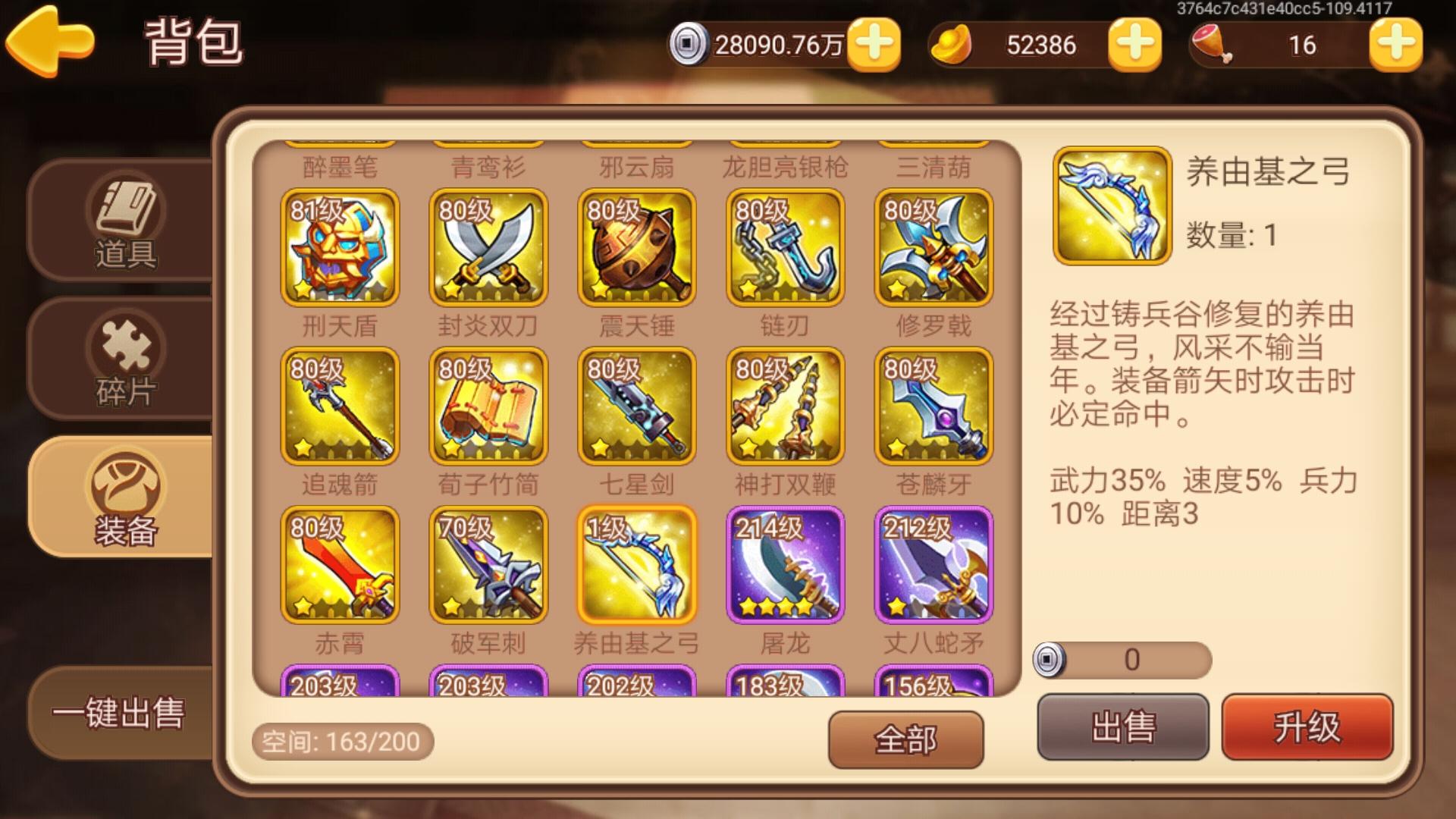Open the 全部 filter selector
Image resolution: width=1456 pixels, height=819 pixels.
pos(907,738)
